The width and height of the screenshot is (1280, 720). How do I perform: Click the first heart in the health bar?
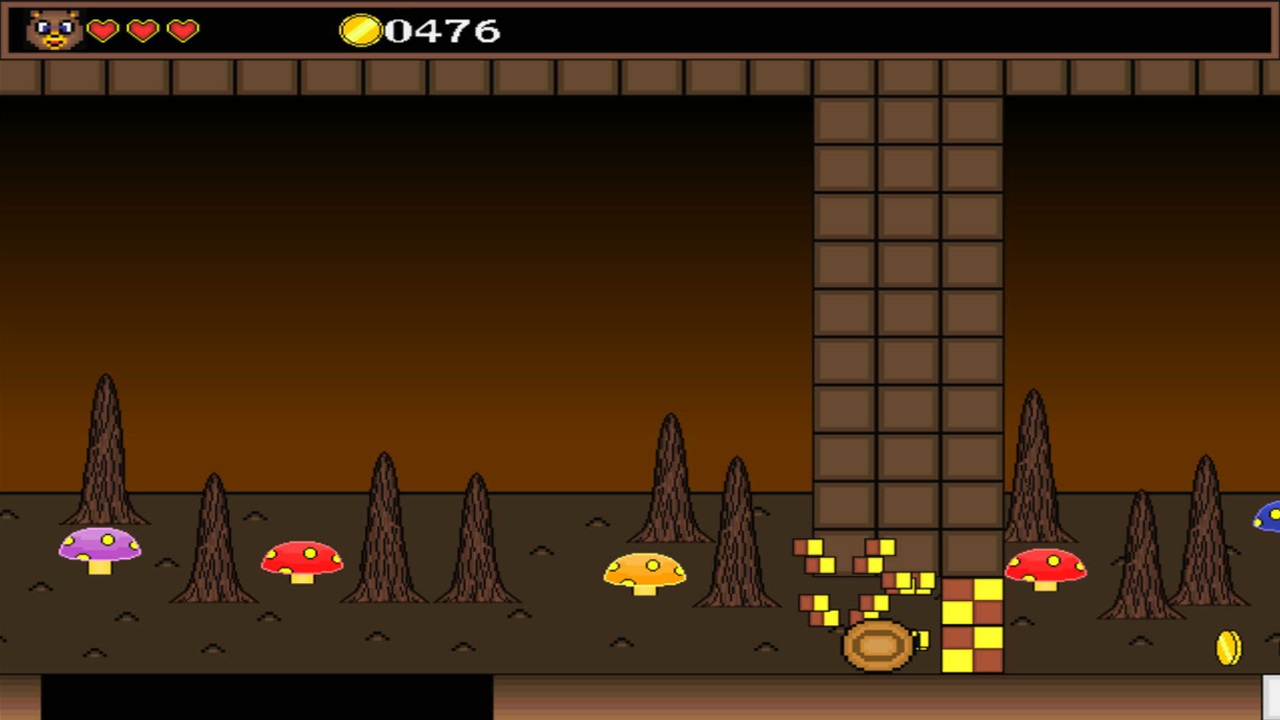pyautogui.click(x=103, y=31)
